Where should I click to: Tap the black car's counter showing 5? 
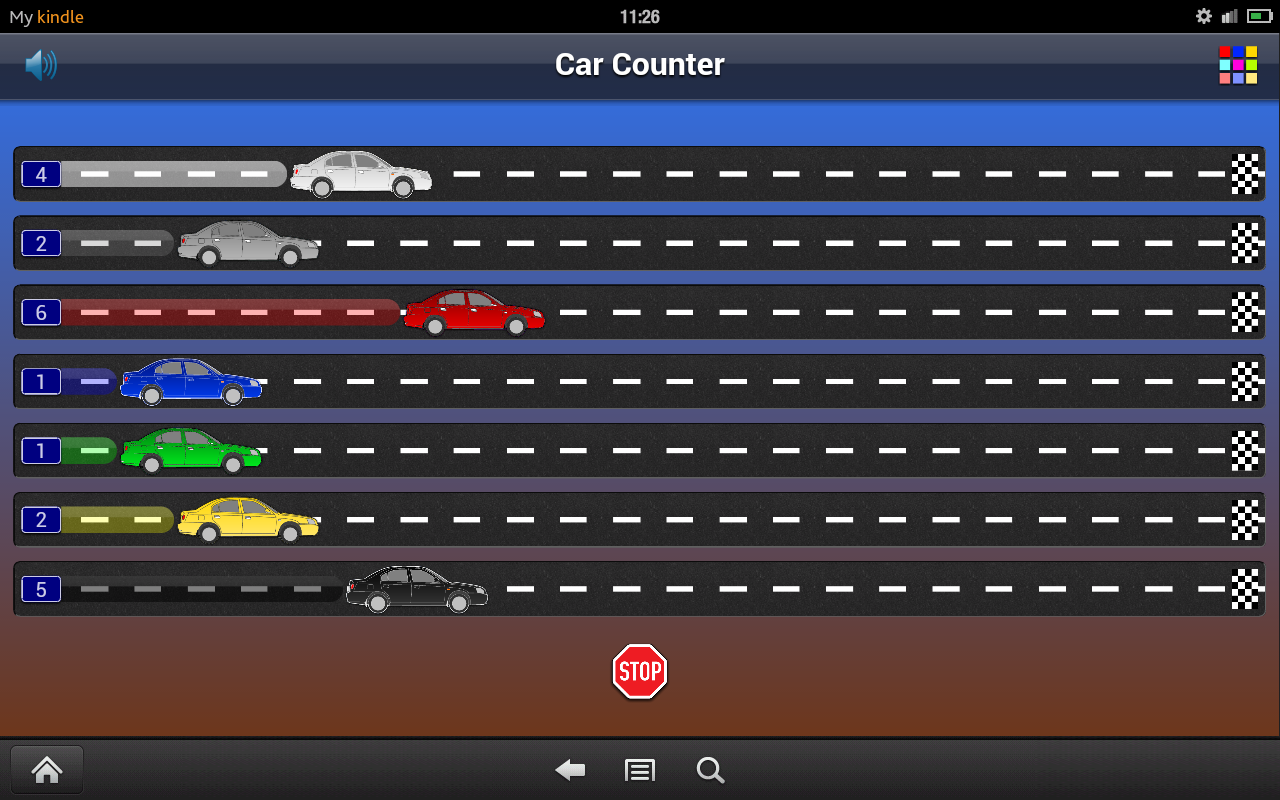coord(41,589)
